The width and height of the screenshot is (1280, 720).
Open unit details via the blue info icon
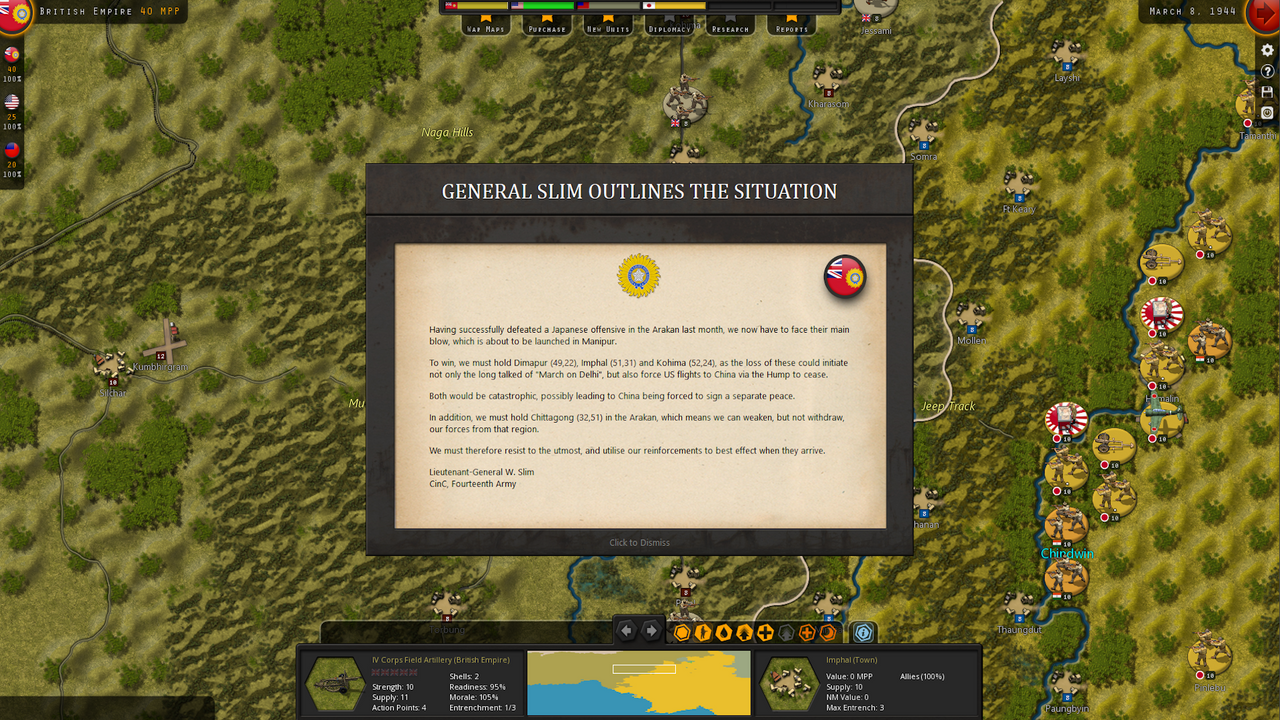(x=861, y=632)
